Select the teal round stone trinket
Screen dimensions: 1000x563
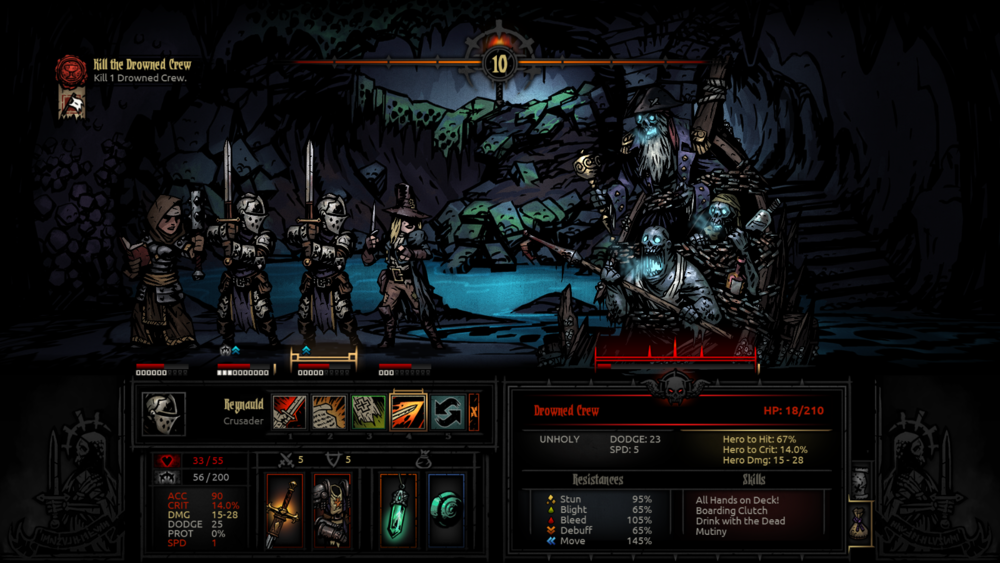[446, 510]
